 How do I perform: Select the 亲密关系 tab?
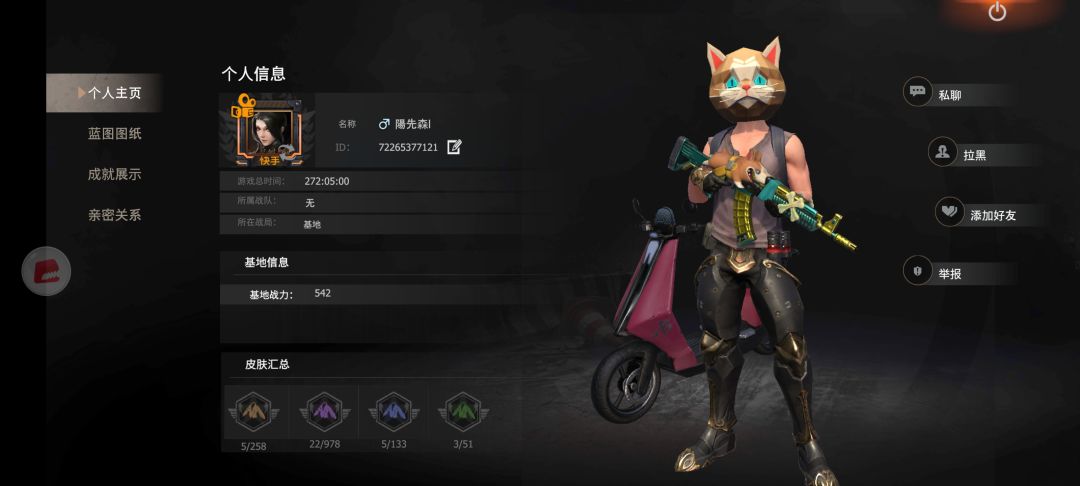[x=114, y=215]
